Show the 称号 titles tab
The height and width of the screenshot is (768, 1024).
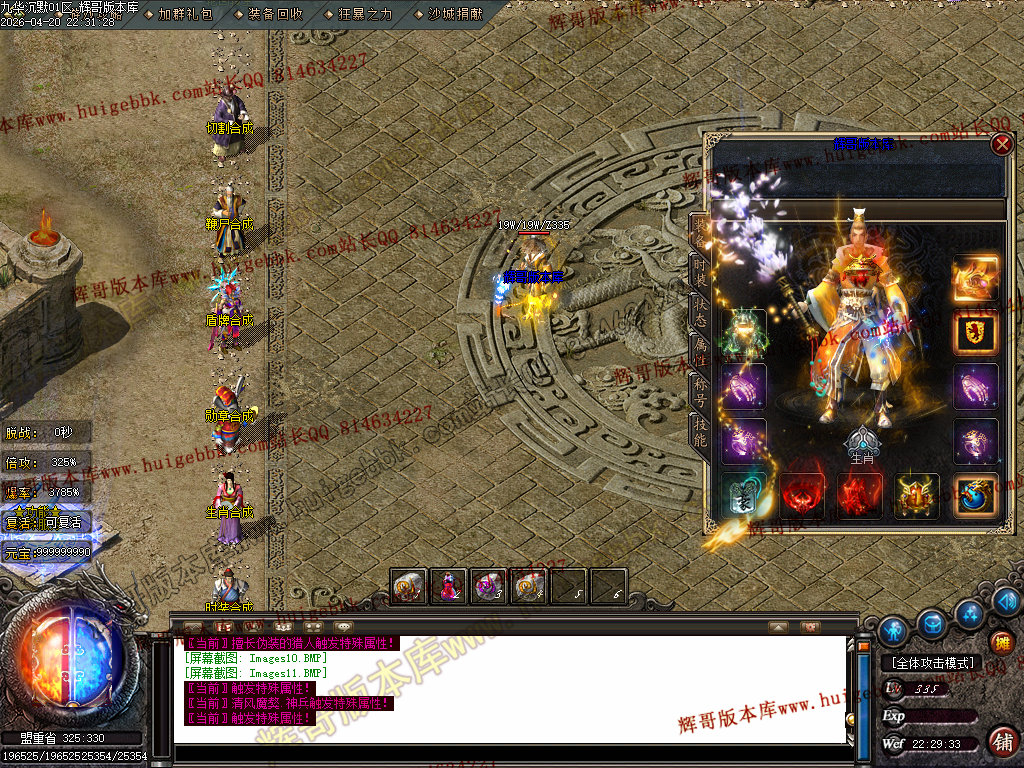coord(701,391)
